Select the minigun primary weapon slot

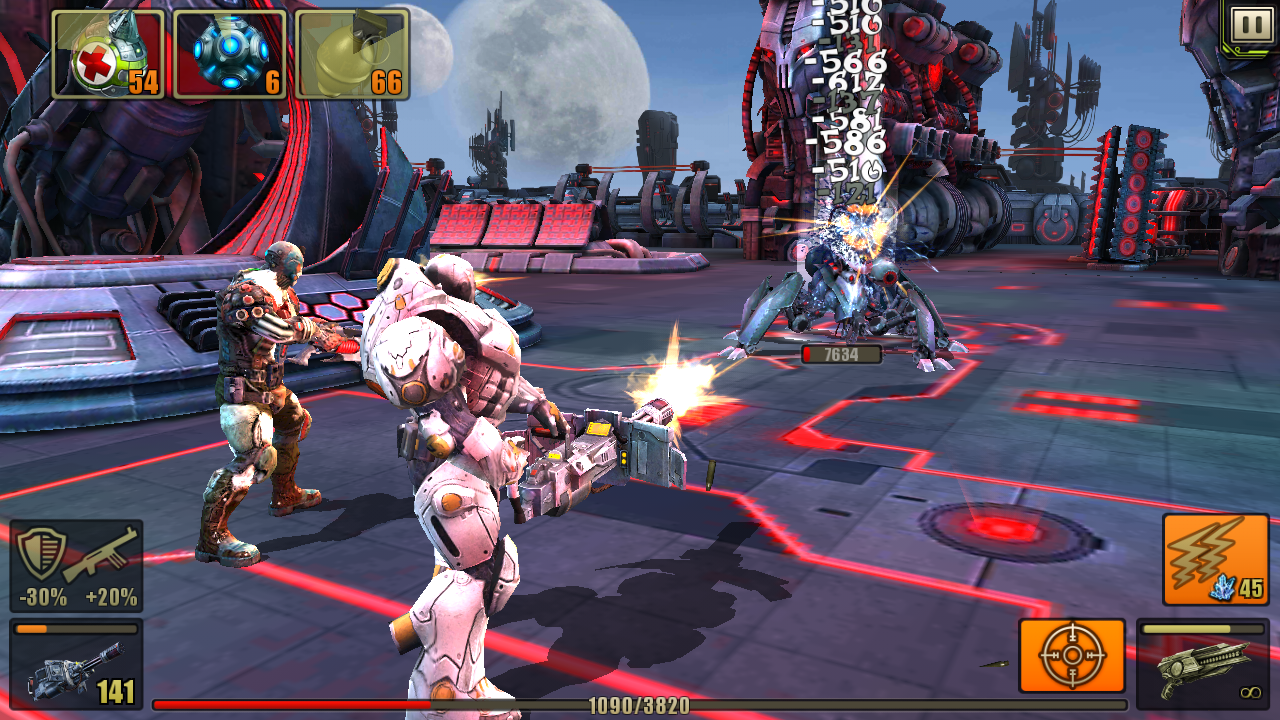76,663
